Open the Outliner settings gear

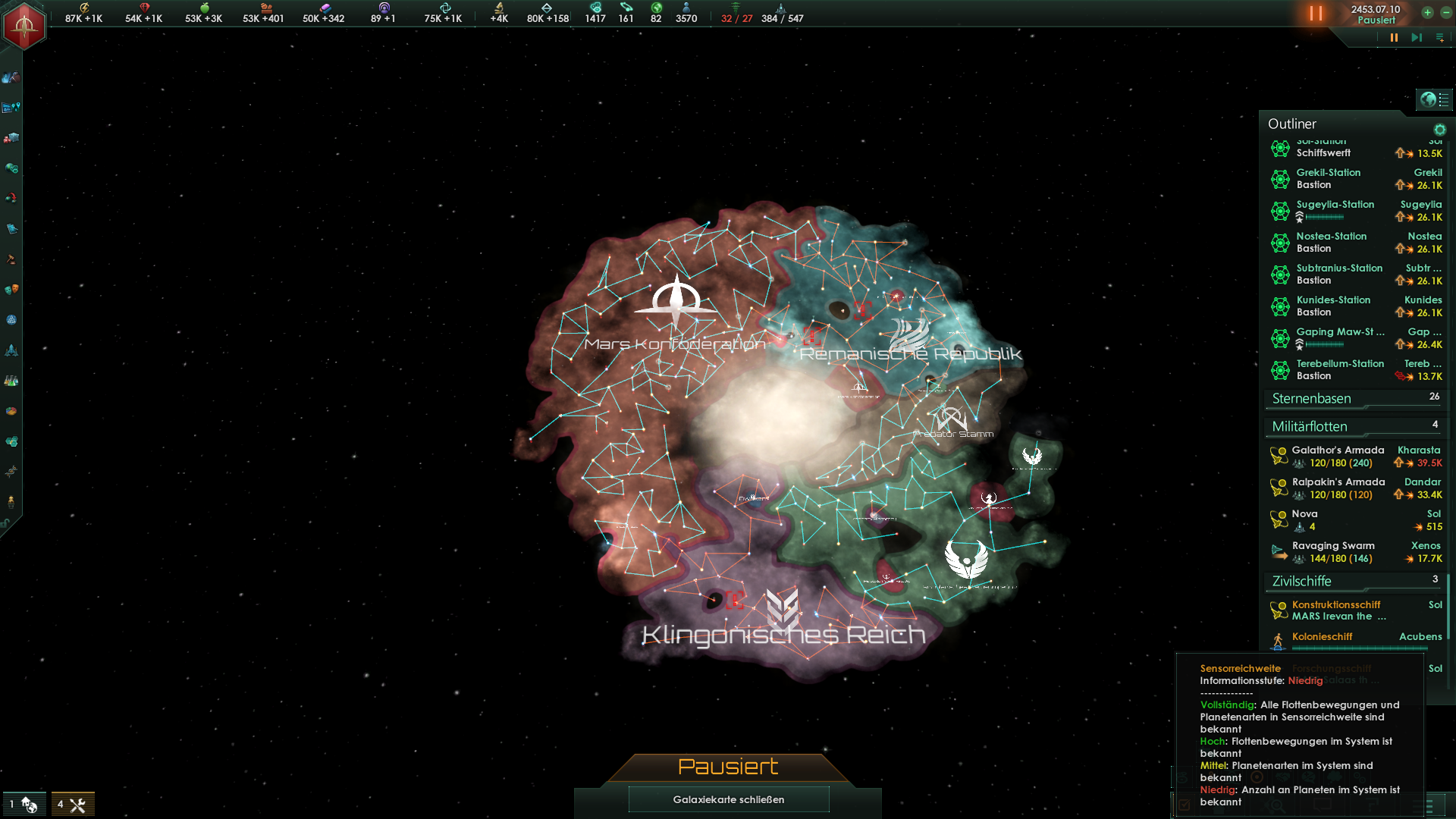(1439, 130)
